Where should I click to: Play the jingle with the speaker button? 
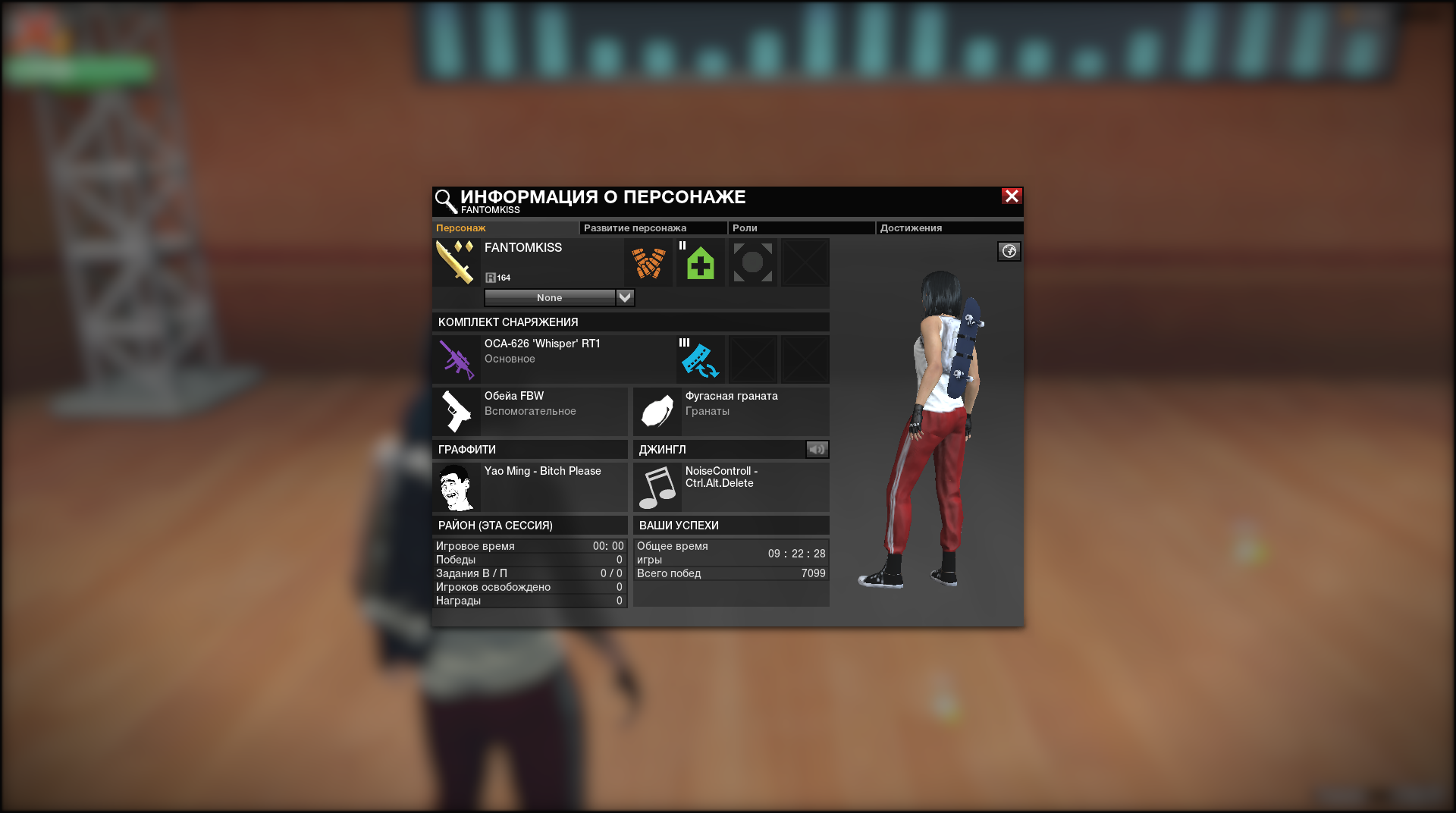pos(817,450)
